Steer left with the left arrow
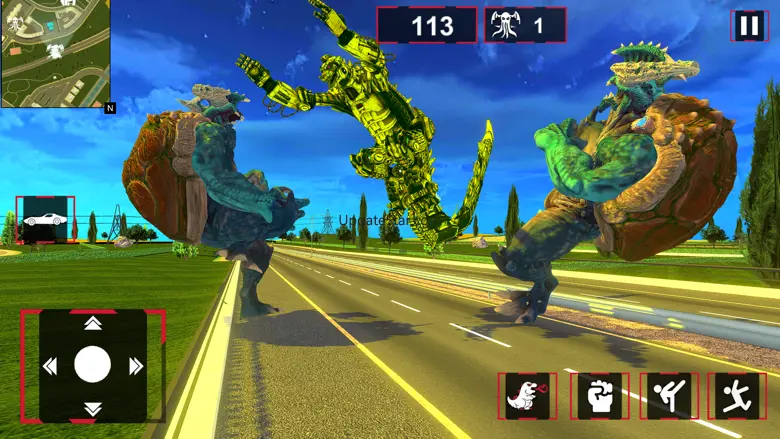 coord(49,366)
